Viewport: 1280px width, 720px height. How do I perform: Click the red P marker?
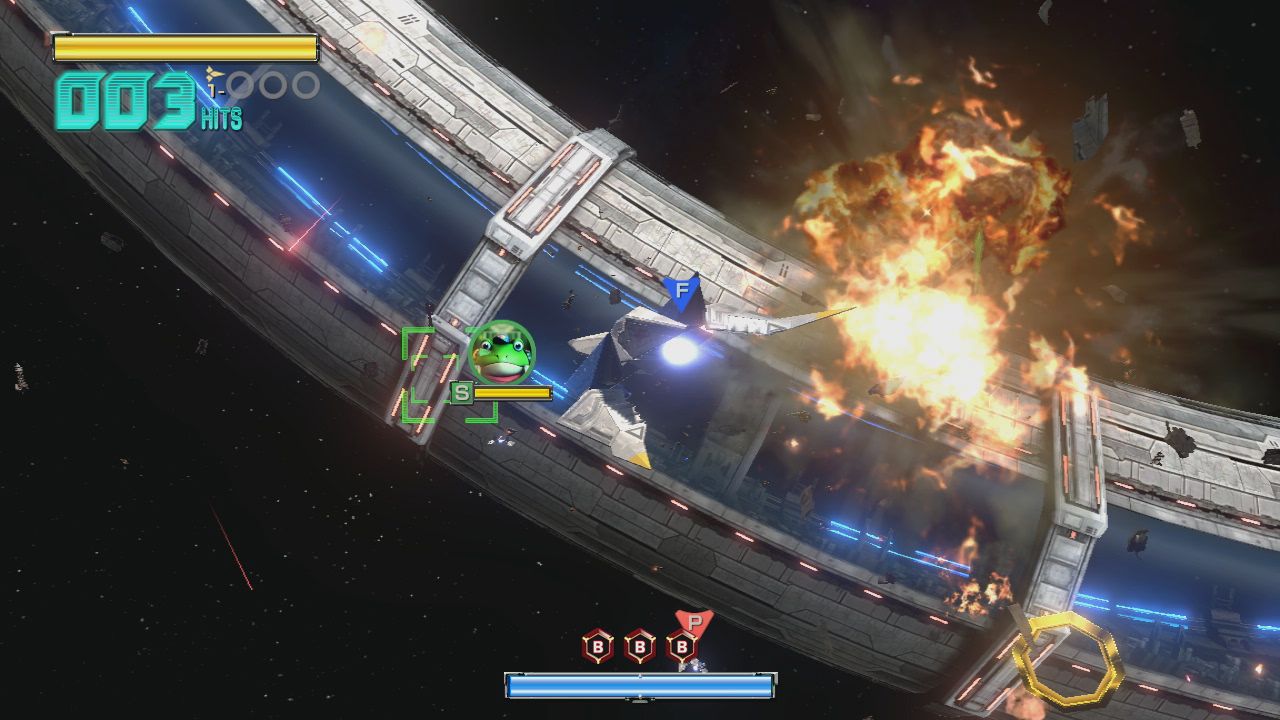pyautogui.click(x=695, y=622)
